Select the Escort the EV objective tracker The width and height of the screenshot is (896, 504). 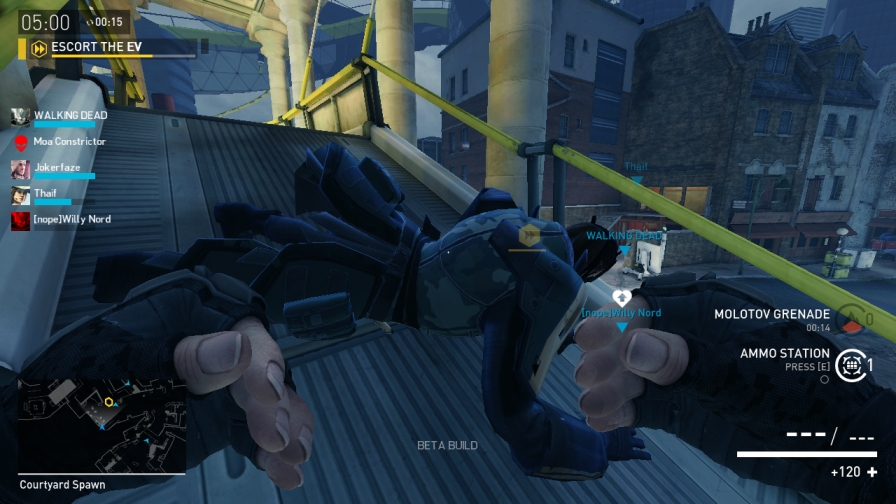88,47
